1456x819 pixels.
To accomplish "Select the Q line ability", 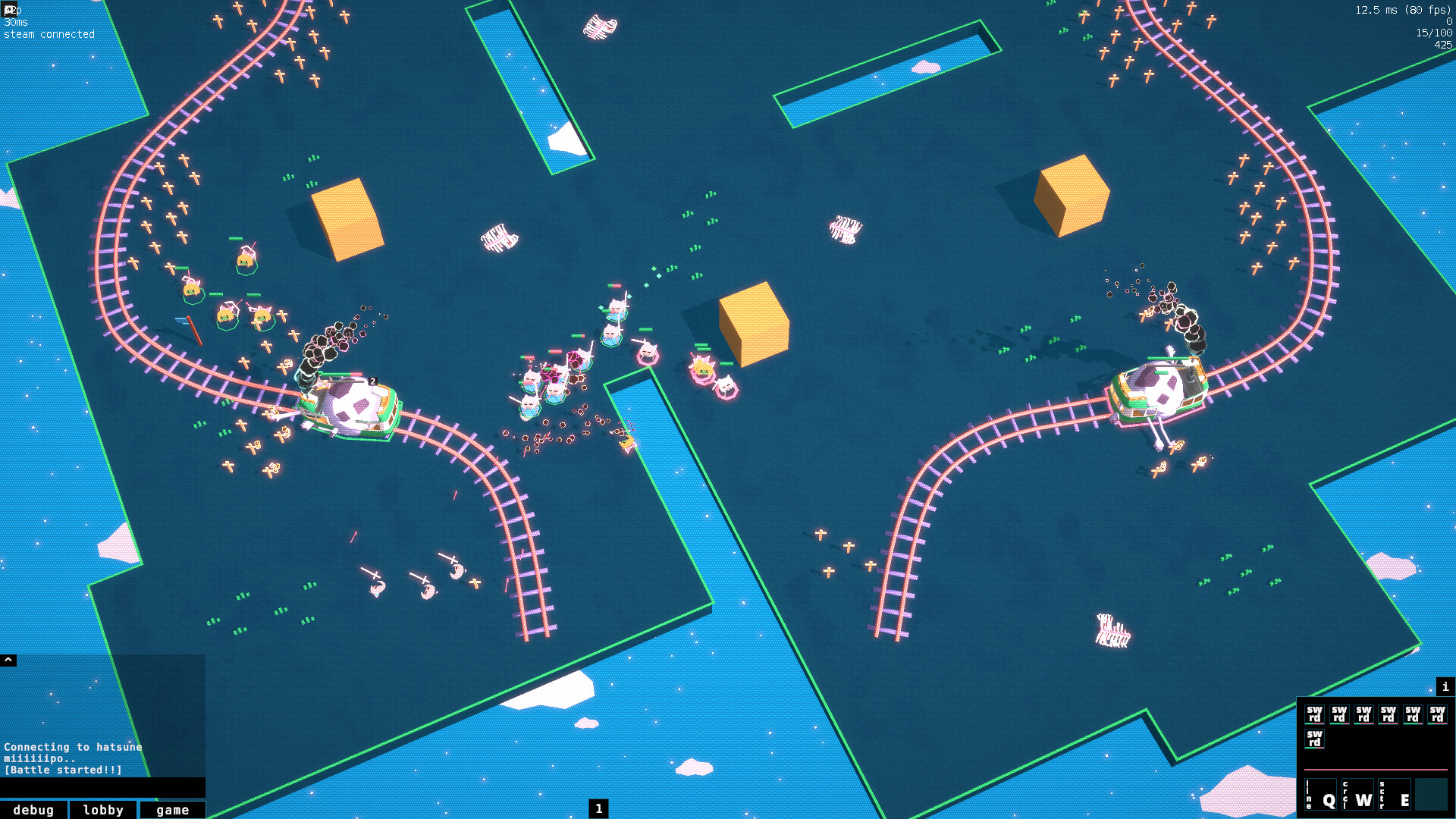I will 1321,797.
